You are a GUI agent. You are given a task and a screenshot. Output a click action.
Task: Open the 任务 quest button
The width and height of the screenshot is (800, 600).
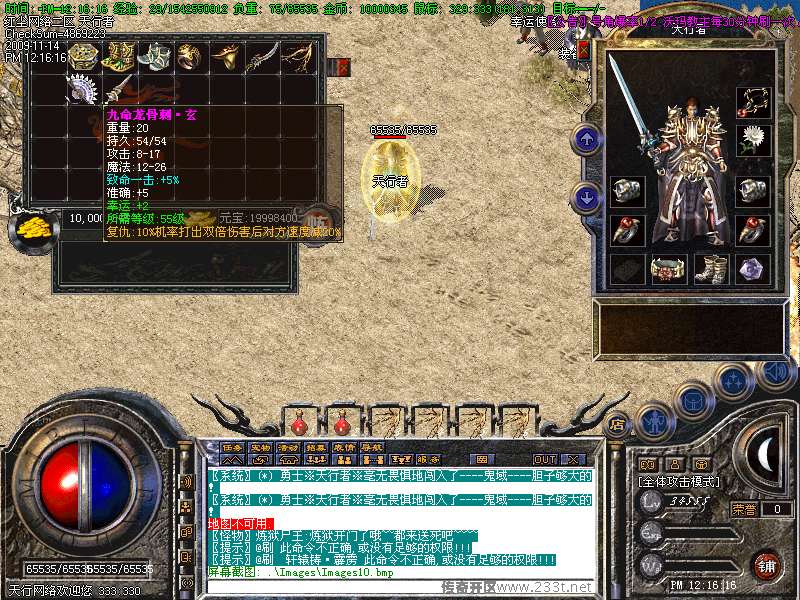pyautogui.click(x=232, y=447)
